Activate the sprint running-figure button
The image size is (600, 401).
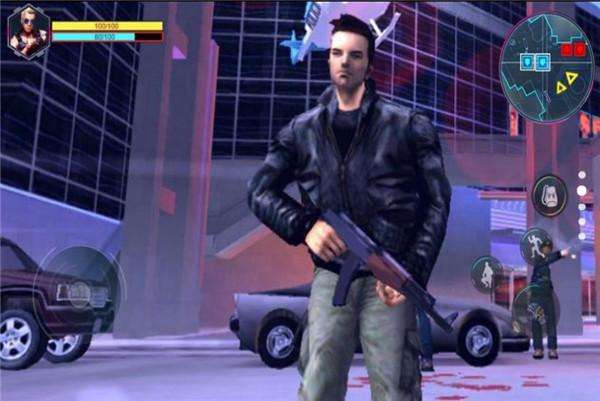tap(535, 245)
